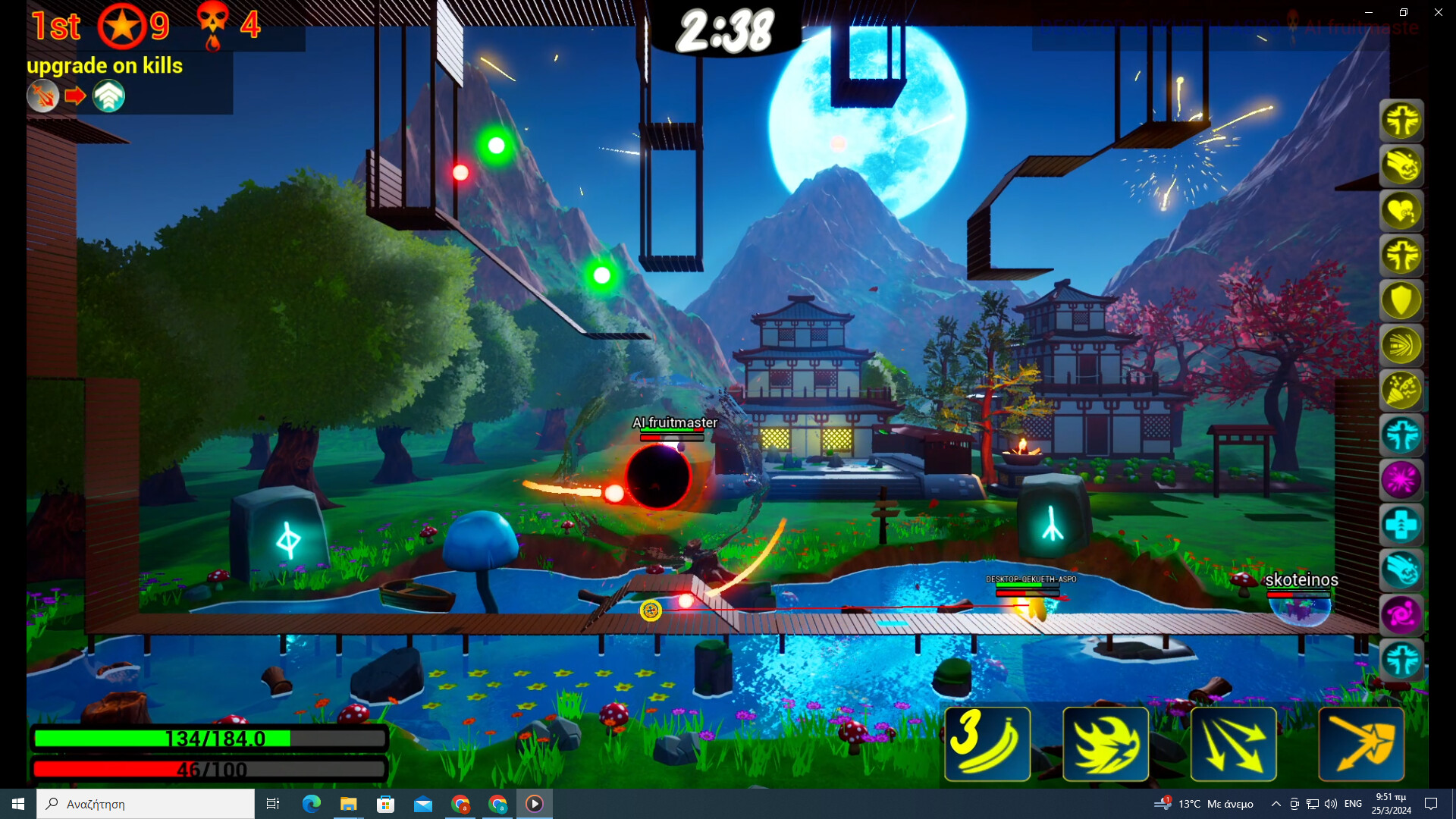This screenshot has width=1456, height=819.
Task: Click the cyan health cross upgrade icon
Action: [1402, 524]
